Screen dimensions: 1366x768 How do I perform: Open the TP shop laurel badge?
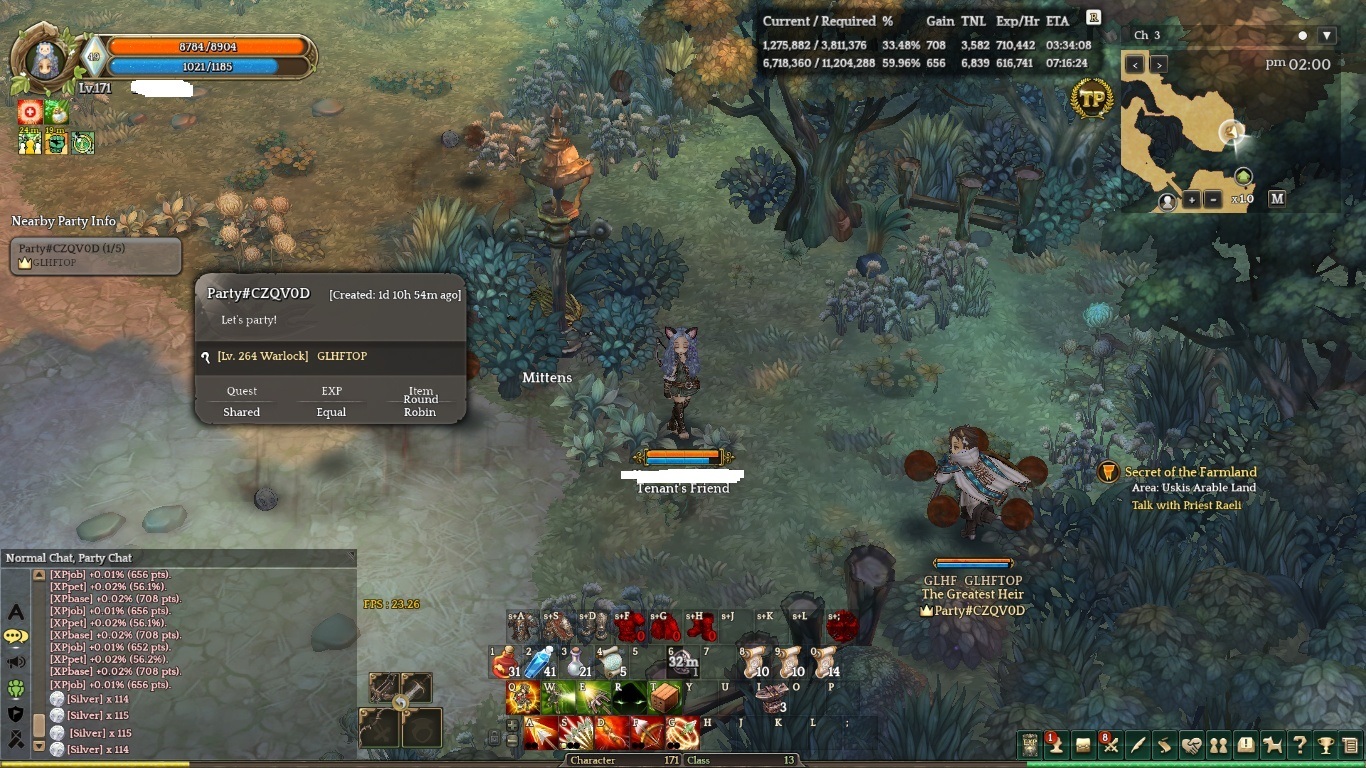(x=1092, y=100)
